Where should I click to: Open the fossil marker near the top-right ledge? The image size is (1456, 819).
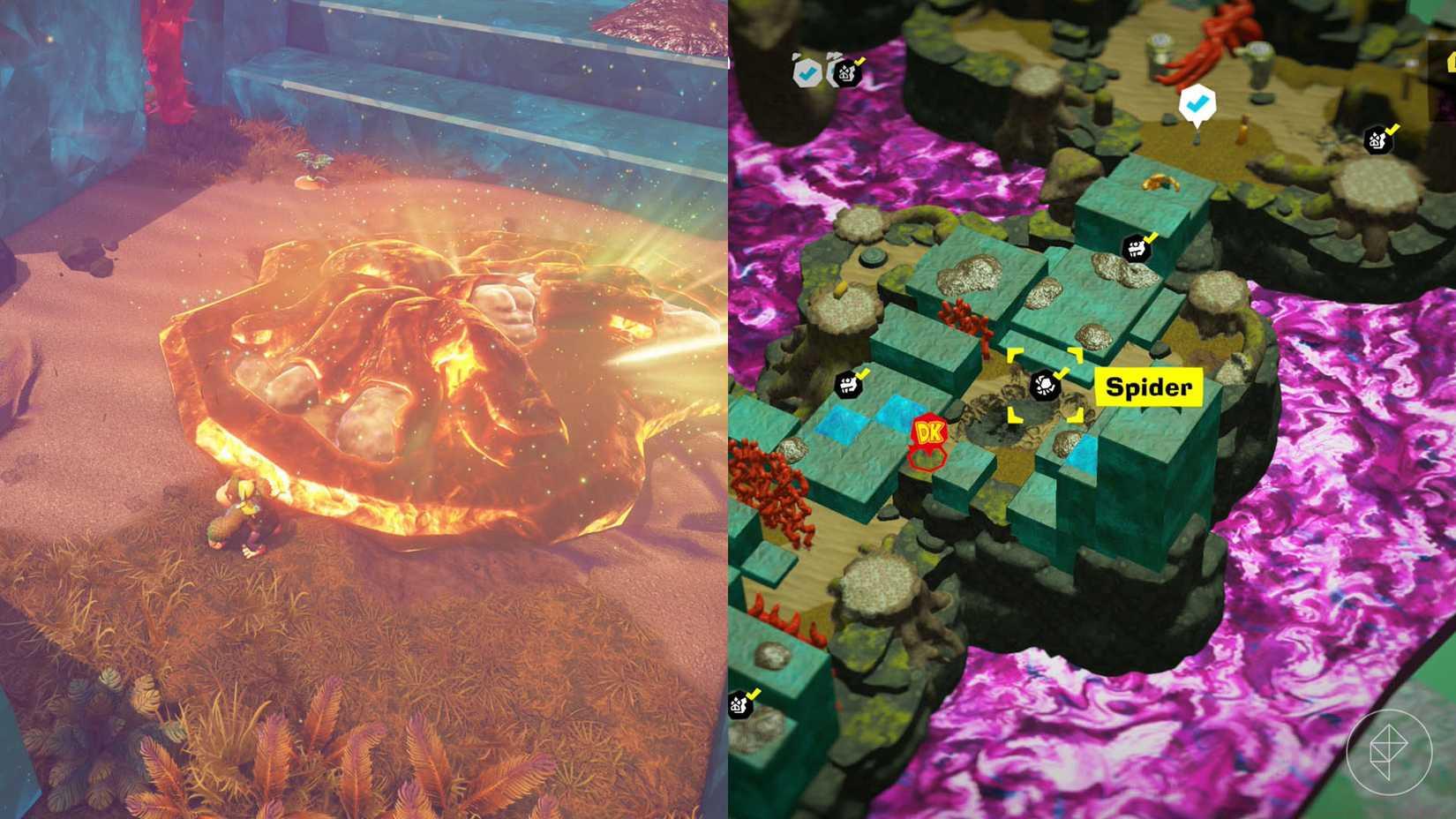[x=1378, y=139]
